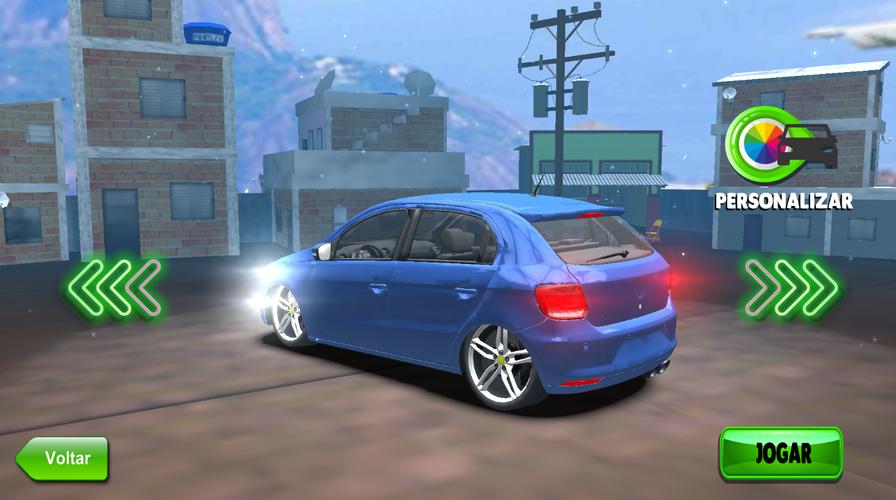
Task: Go back with the Voltar button
Action: point(63,458)
